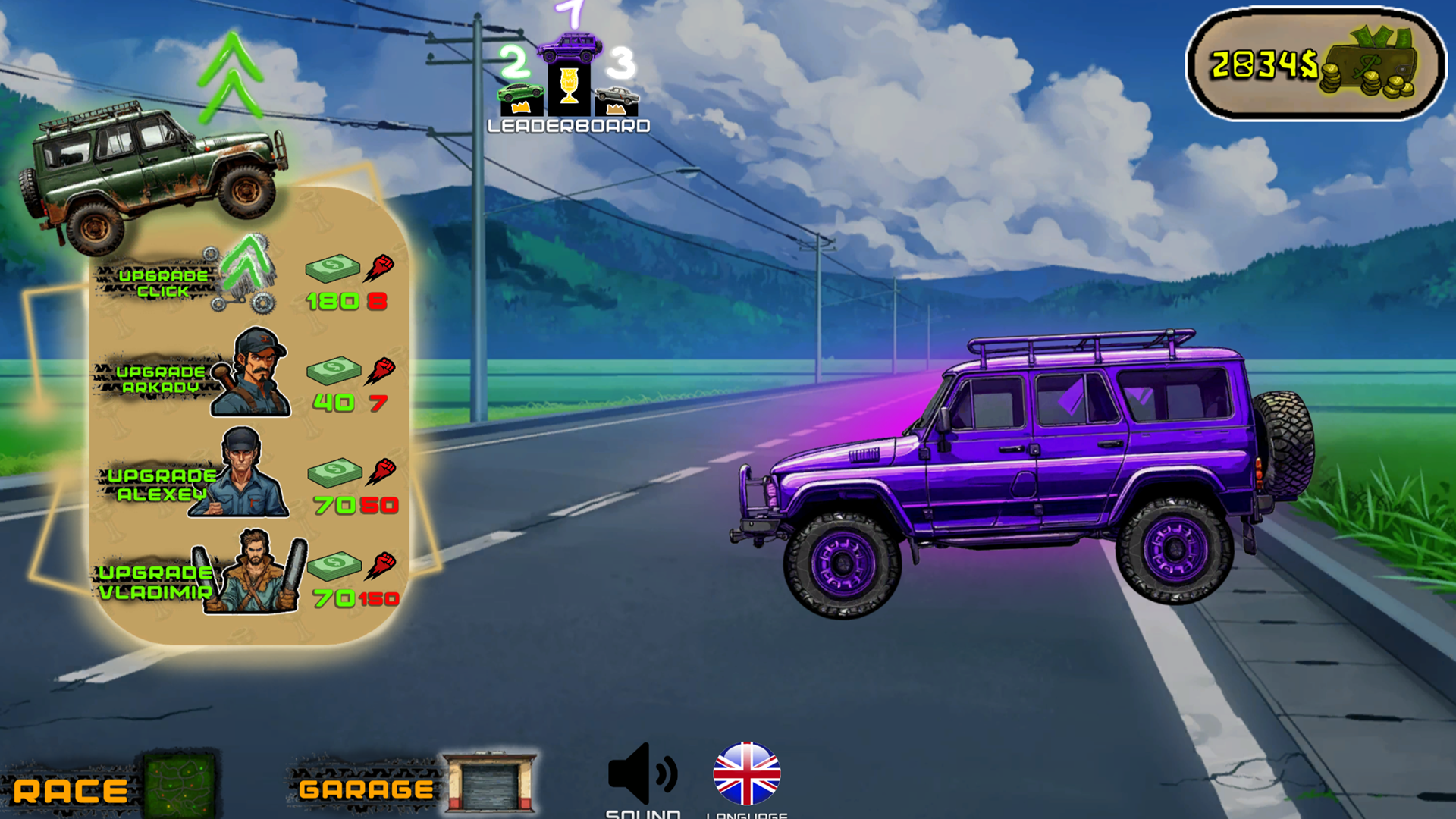
Task: Expand details for the gray car in 3rd place
Action: point(616,97)
